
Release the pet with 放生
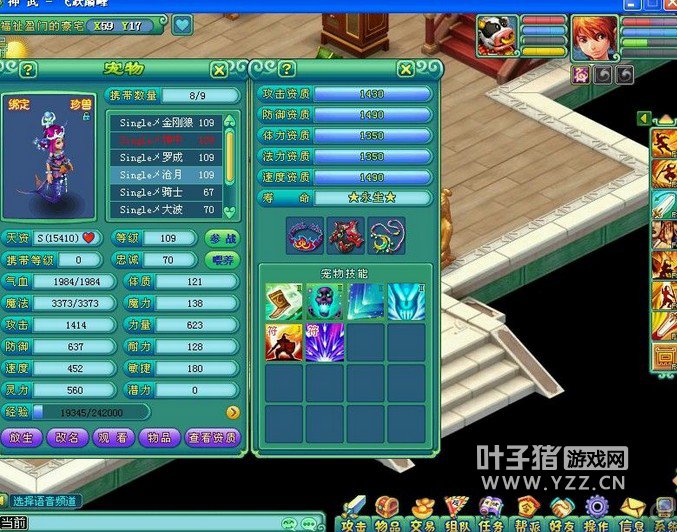pos(20,437)
